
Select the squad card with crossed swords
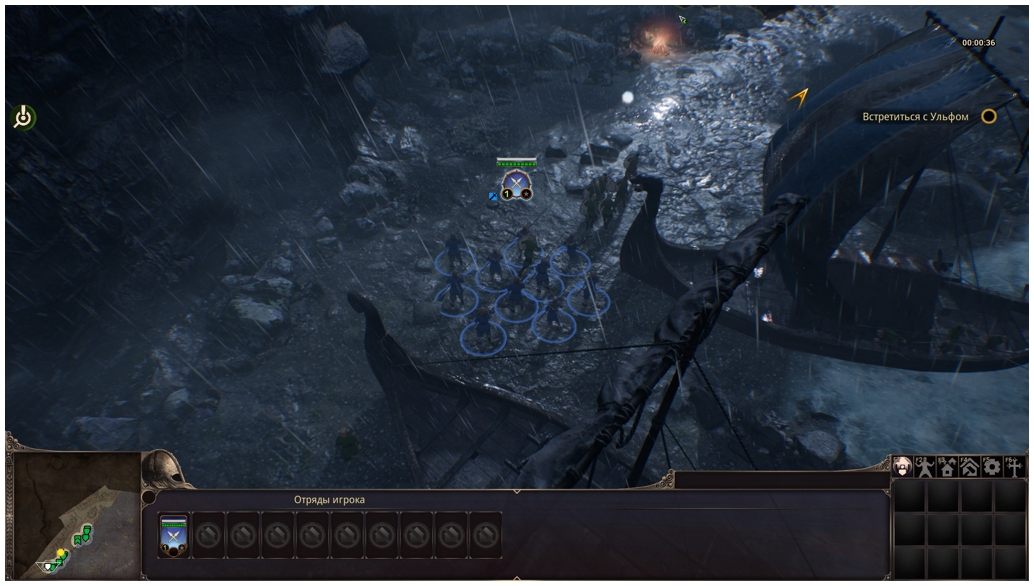click(x=174, y=536)
